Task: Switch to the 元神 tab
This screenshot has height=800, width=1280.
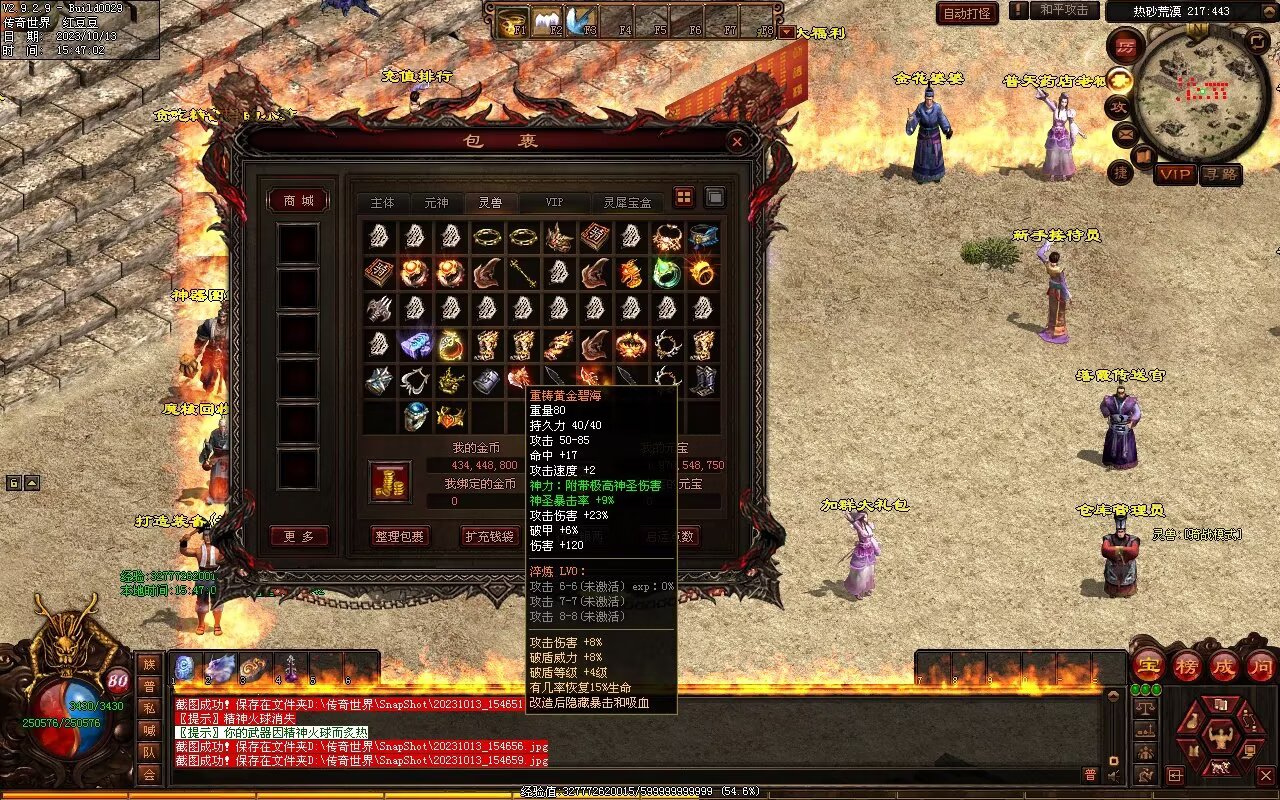Action: pyautogui.click(x=436, y=202)
